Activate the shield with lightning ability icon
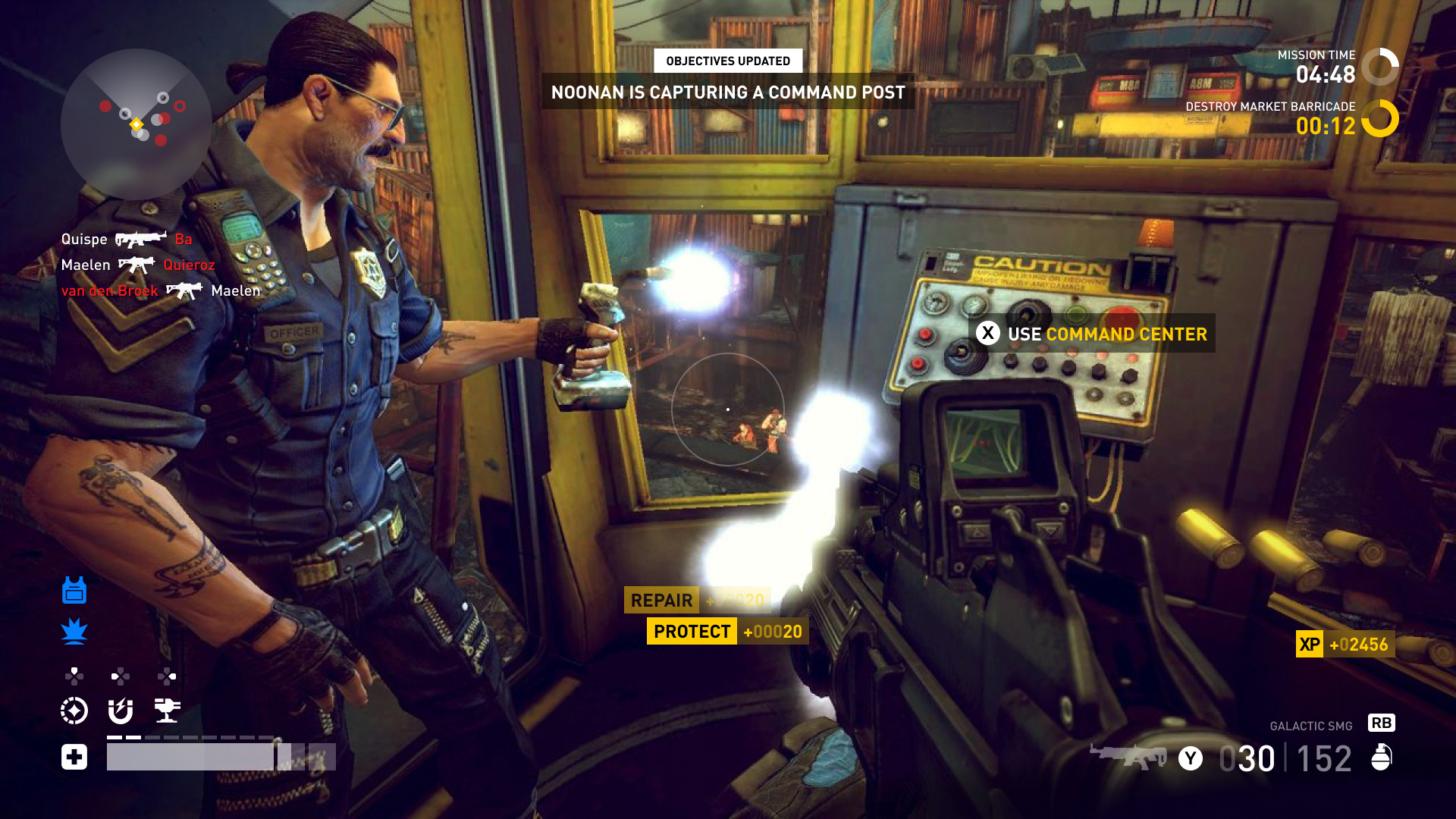The image size is (1456, 819). coord(121,711)
